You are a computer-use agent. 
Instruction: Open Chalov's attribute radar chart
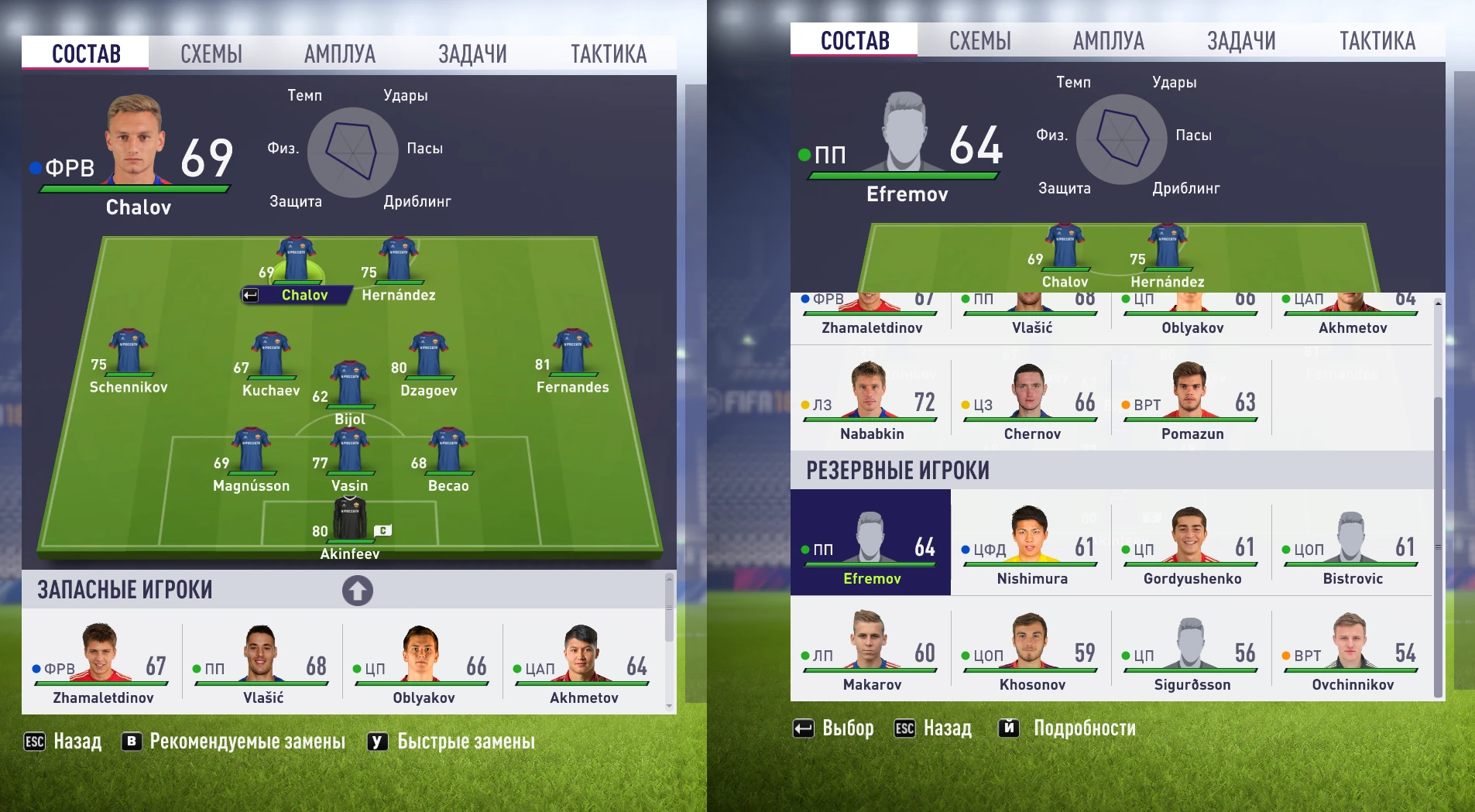pos(355,152)
